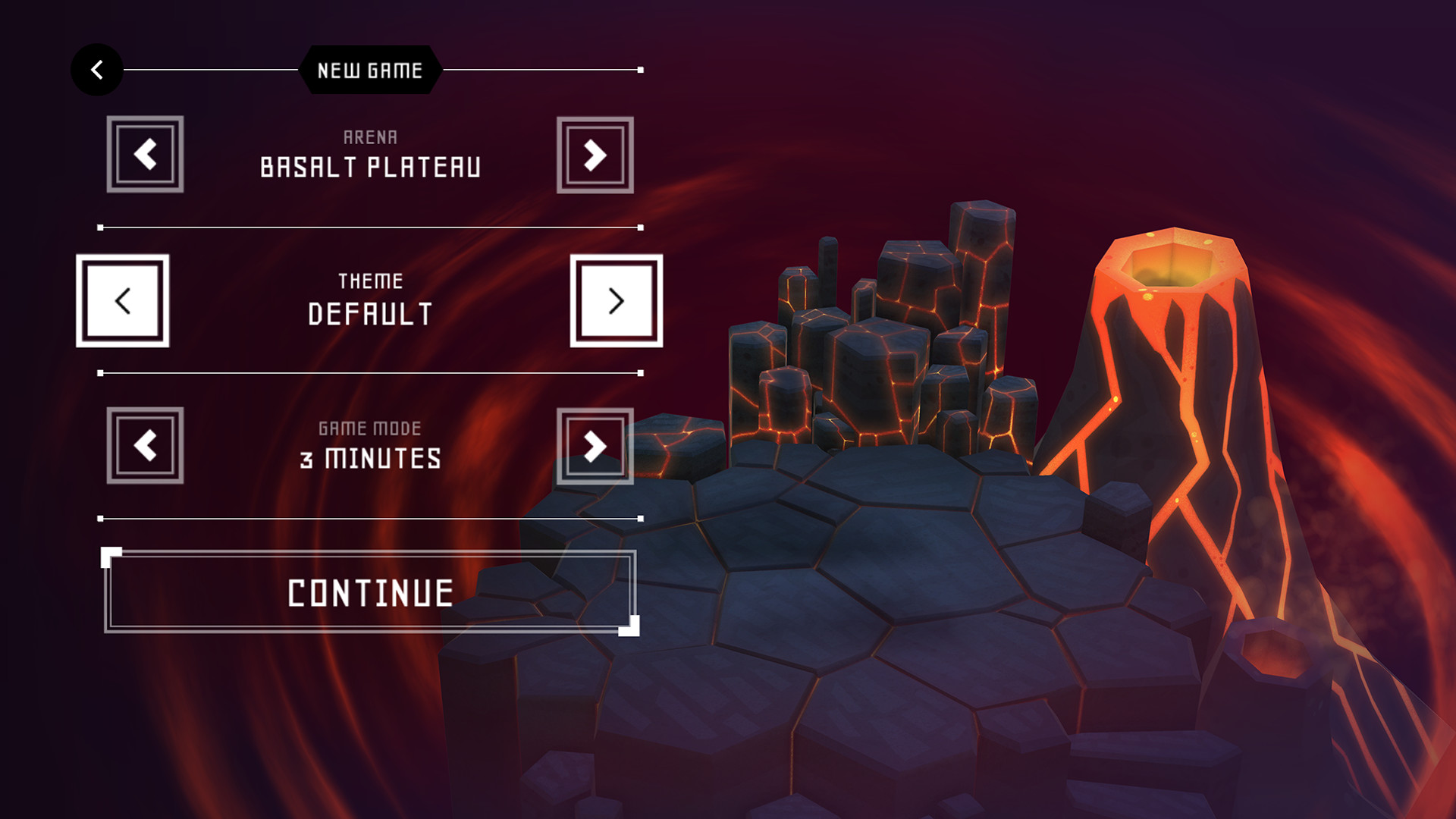Click the Theme section label
The width and height of the screenshot is (1456, 819).
coord(370,280)
